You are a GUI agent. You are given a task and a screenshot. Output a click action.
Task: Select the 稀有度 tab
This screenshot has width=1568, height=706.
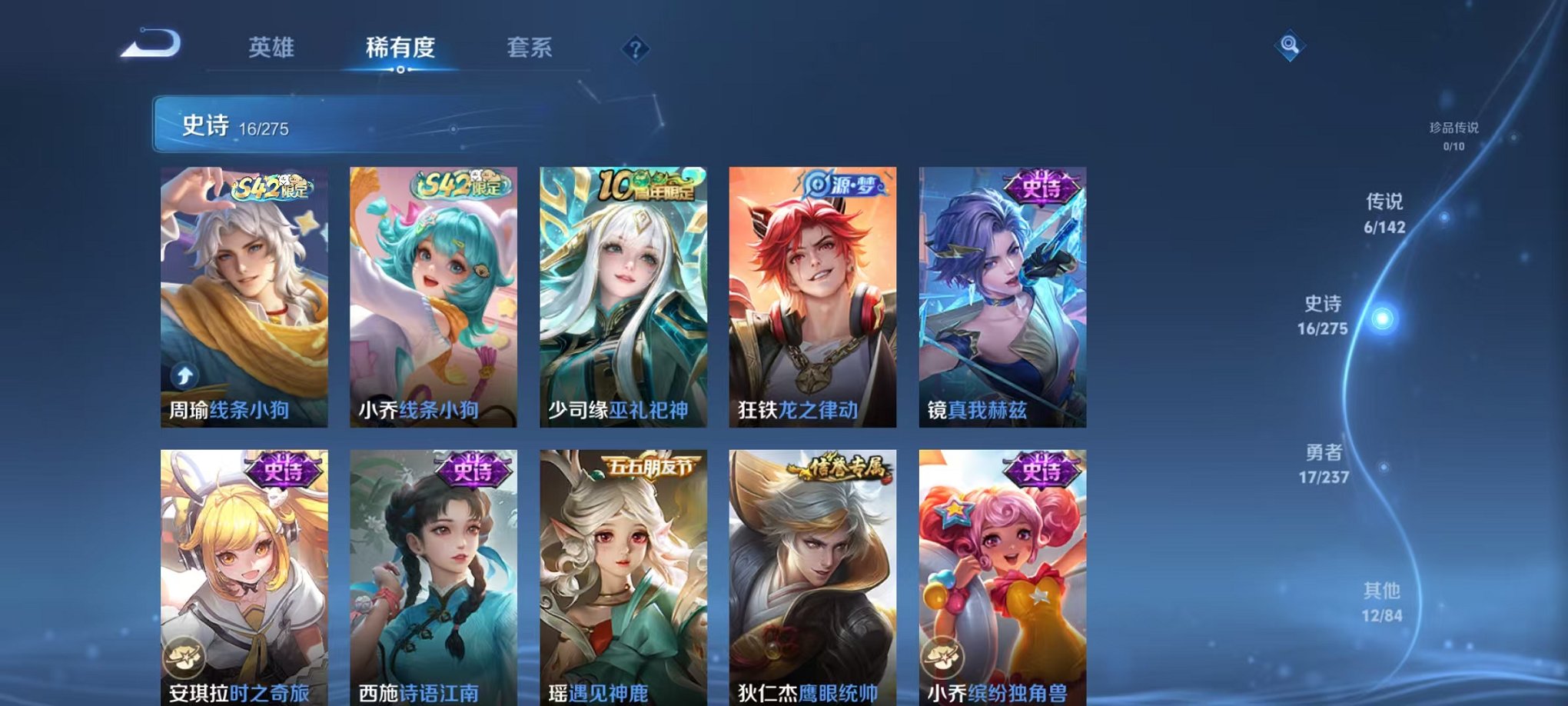(x=399, y=48)
